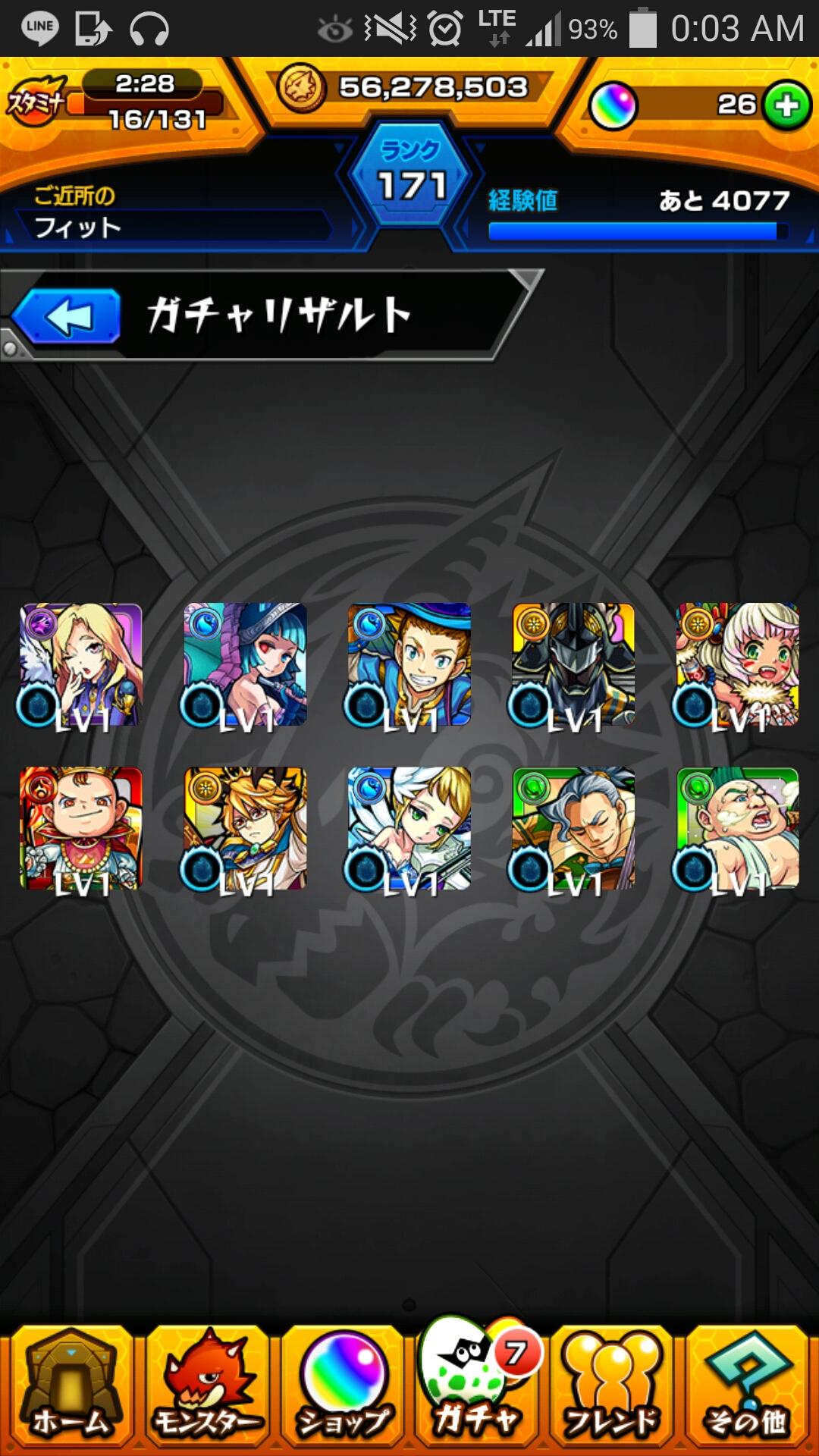This screenshot has height=1456, width=819.
Task: Add orbs with the green plus button
Action: pyautogui.click(x=786, y=105)
